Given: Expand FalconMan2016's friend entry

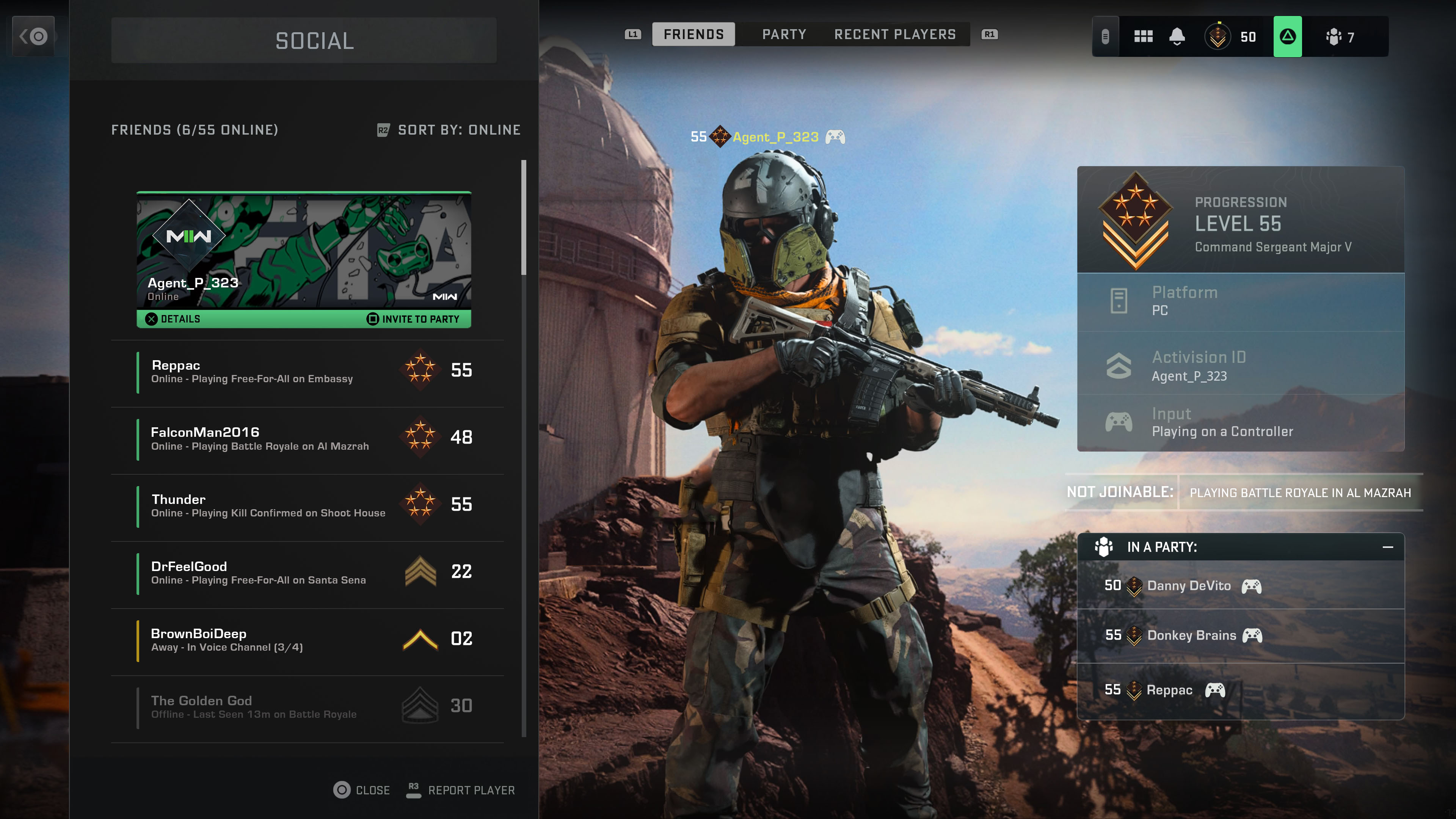Looking at the screenshot, I should point(308,439).
